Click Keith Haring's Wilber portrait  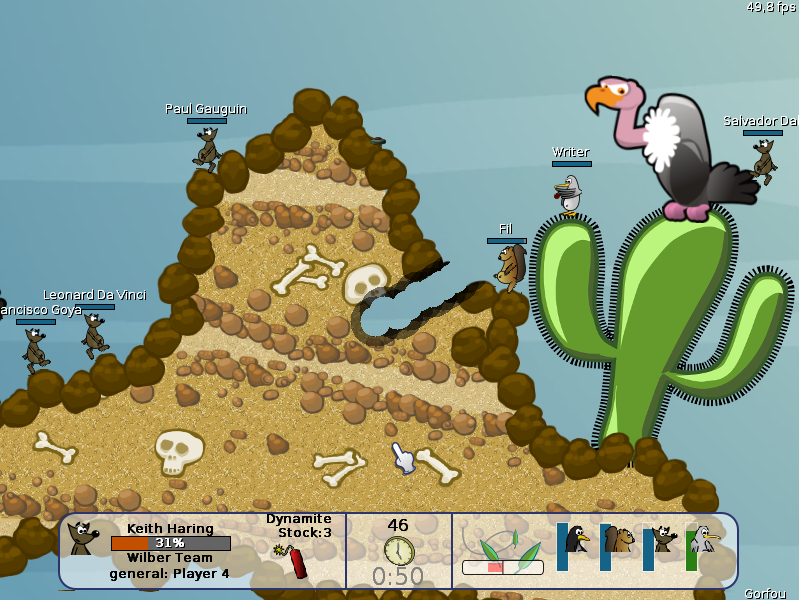click(x=82, y=538)
